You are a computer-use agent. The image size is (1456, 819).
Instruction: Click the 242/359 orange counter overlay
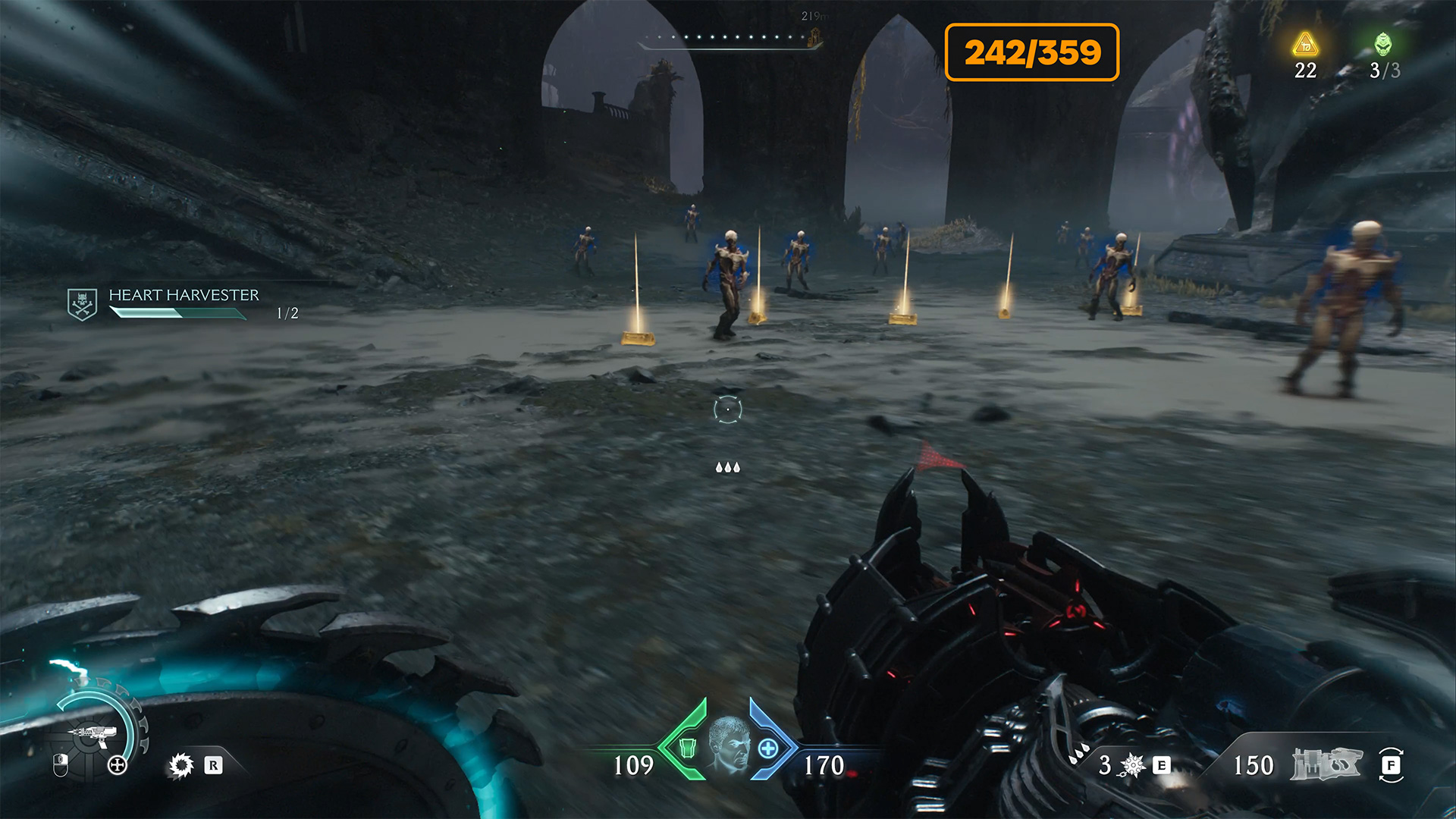point(1031,52)
